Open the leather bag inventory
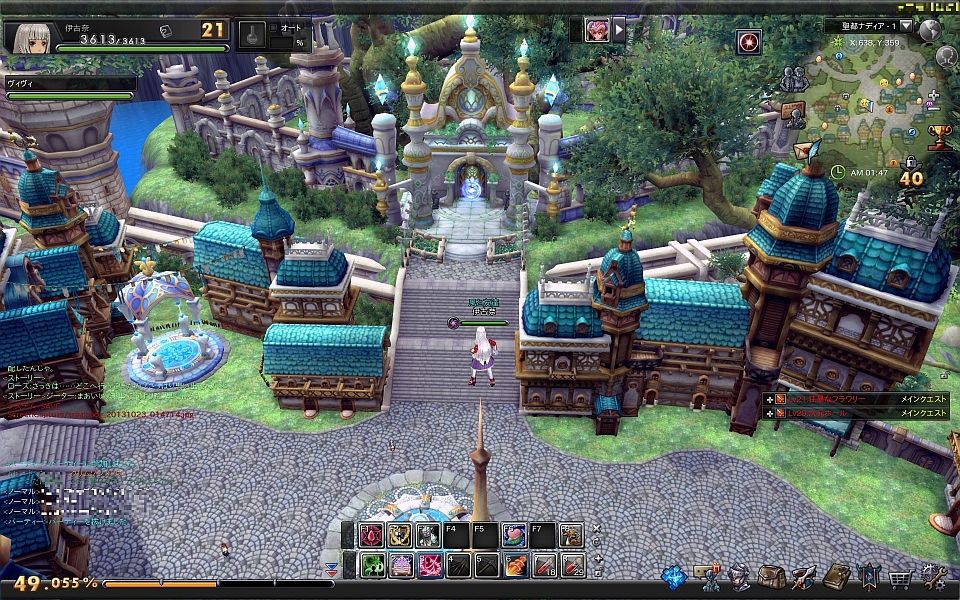Screen dimensions: 960x600 (771, 577)
